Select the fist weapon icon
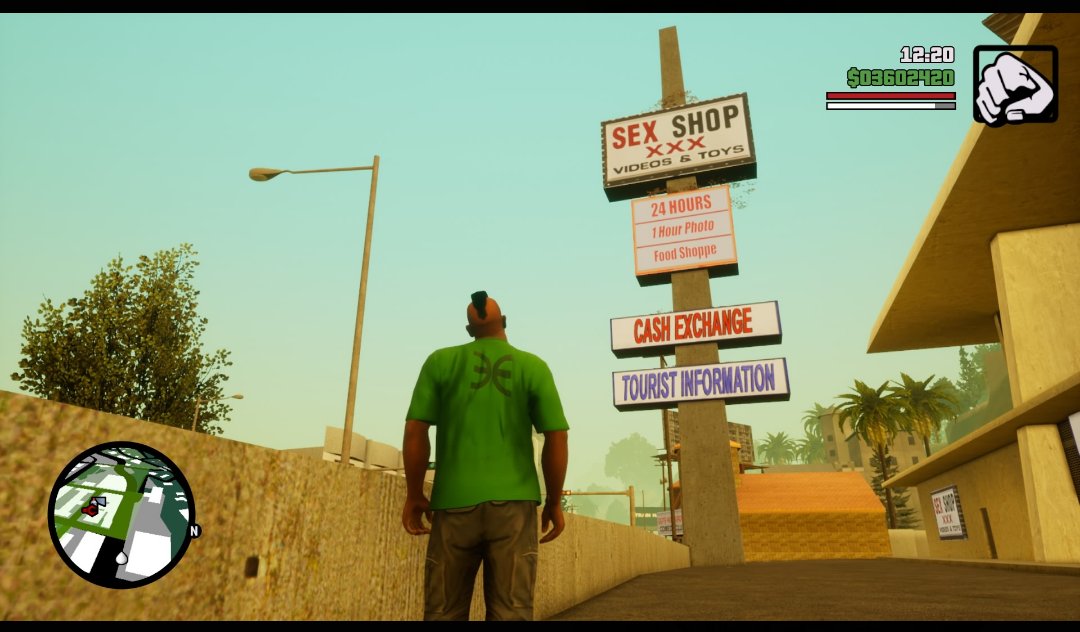 (x=1014, y=86)
